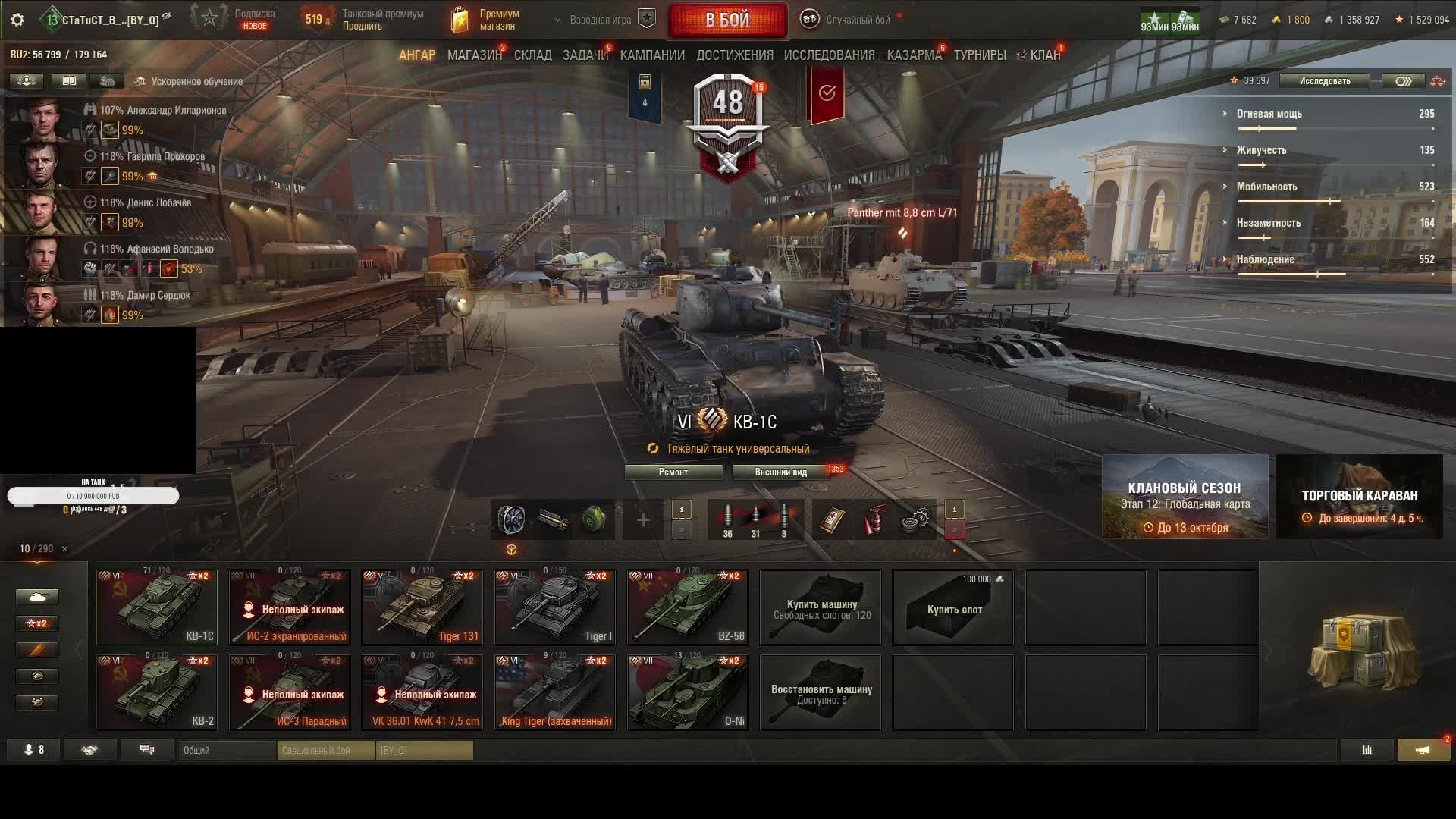Open the Случайный бой mode selector
1456x819 pixels.
click(848, 20)
